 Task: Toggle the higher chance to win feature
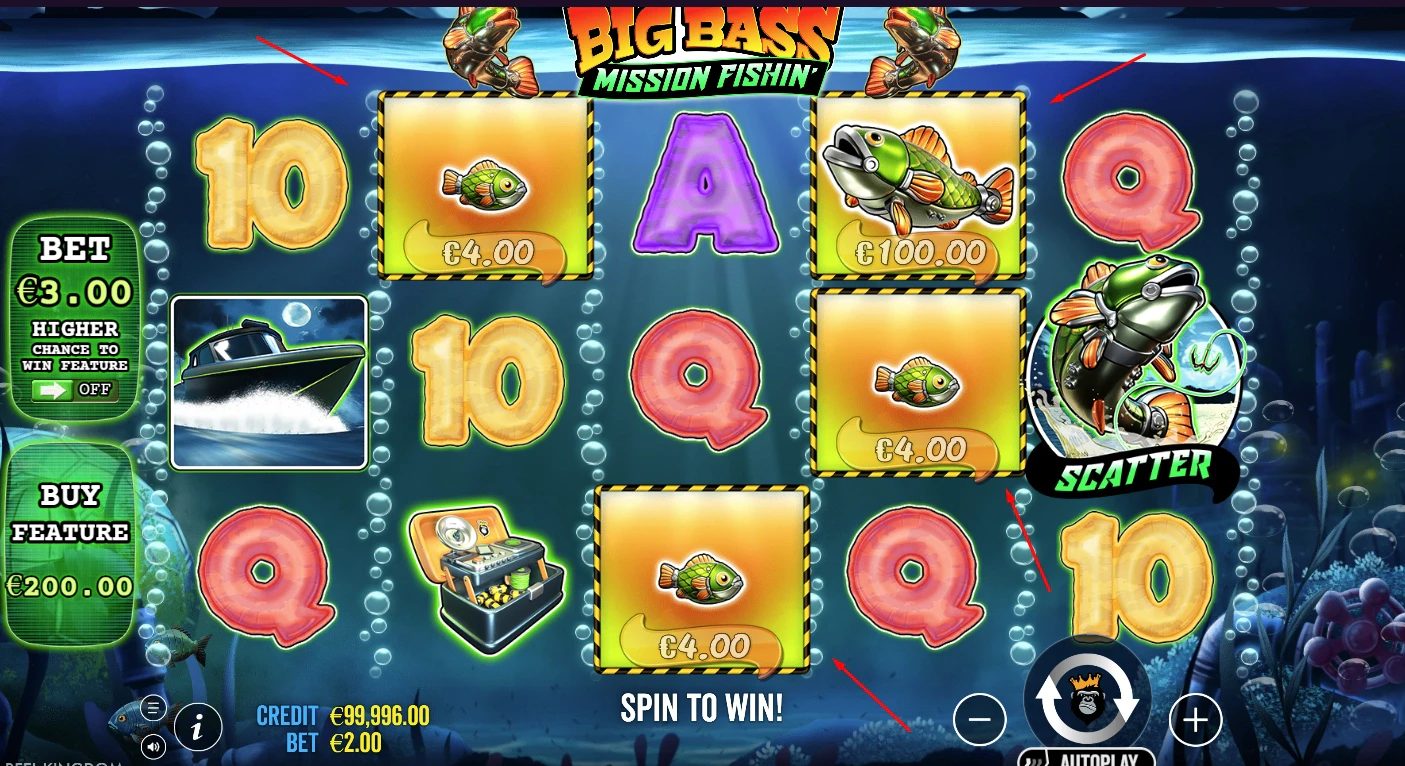[75, 389]
